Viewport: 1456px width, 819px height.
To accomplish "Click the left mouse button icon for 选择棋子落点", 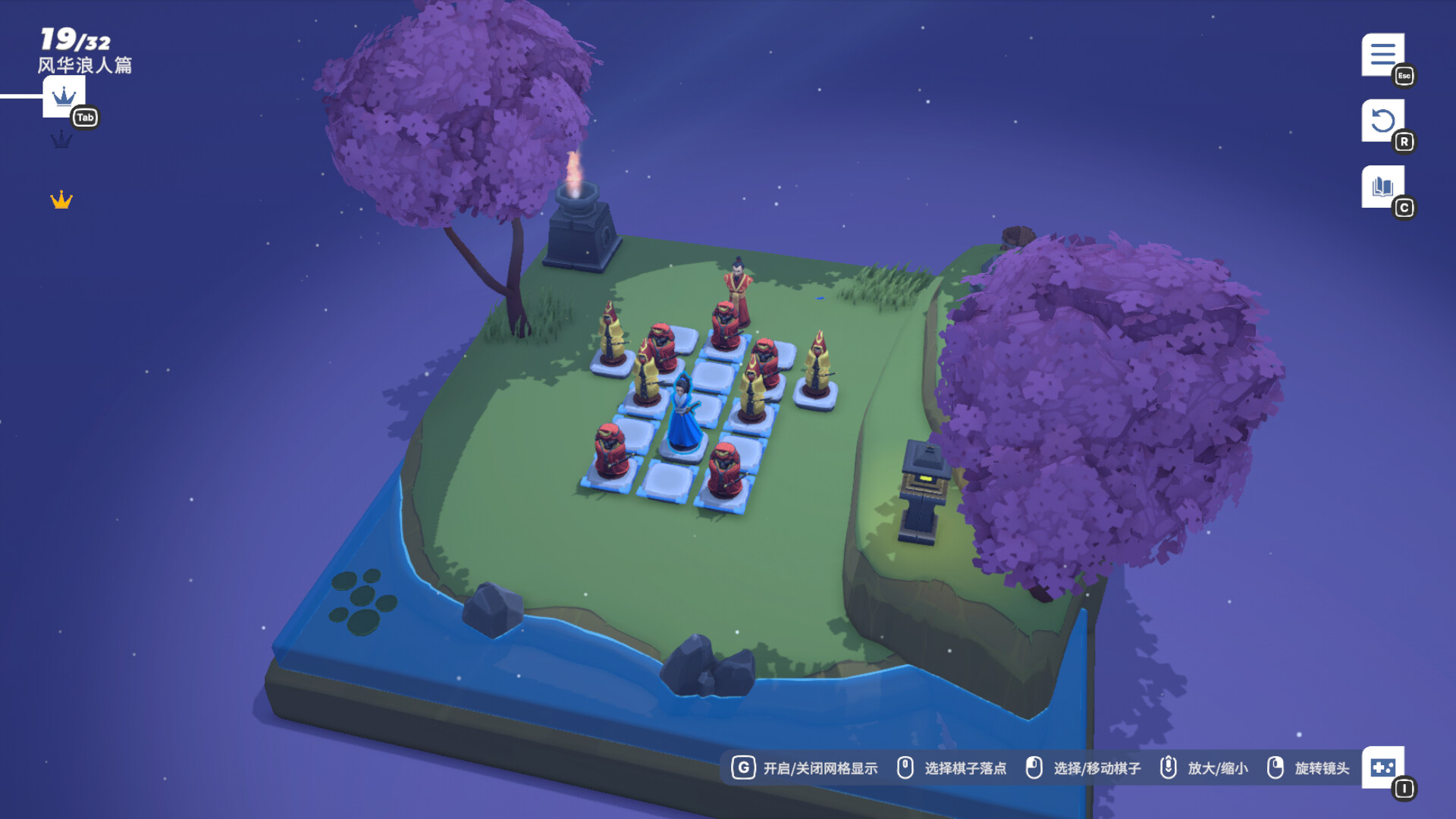I will pyautogui.click(x=905, y=767).
